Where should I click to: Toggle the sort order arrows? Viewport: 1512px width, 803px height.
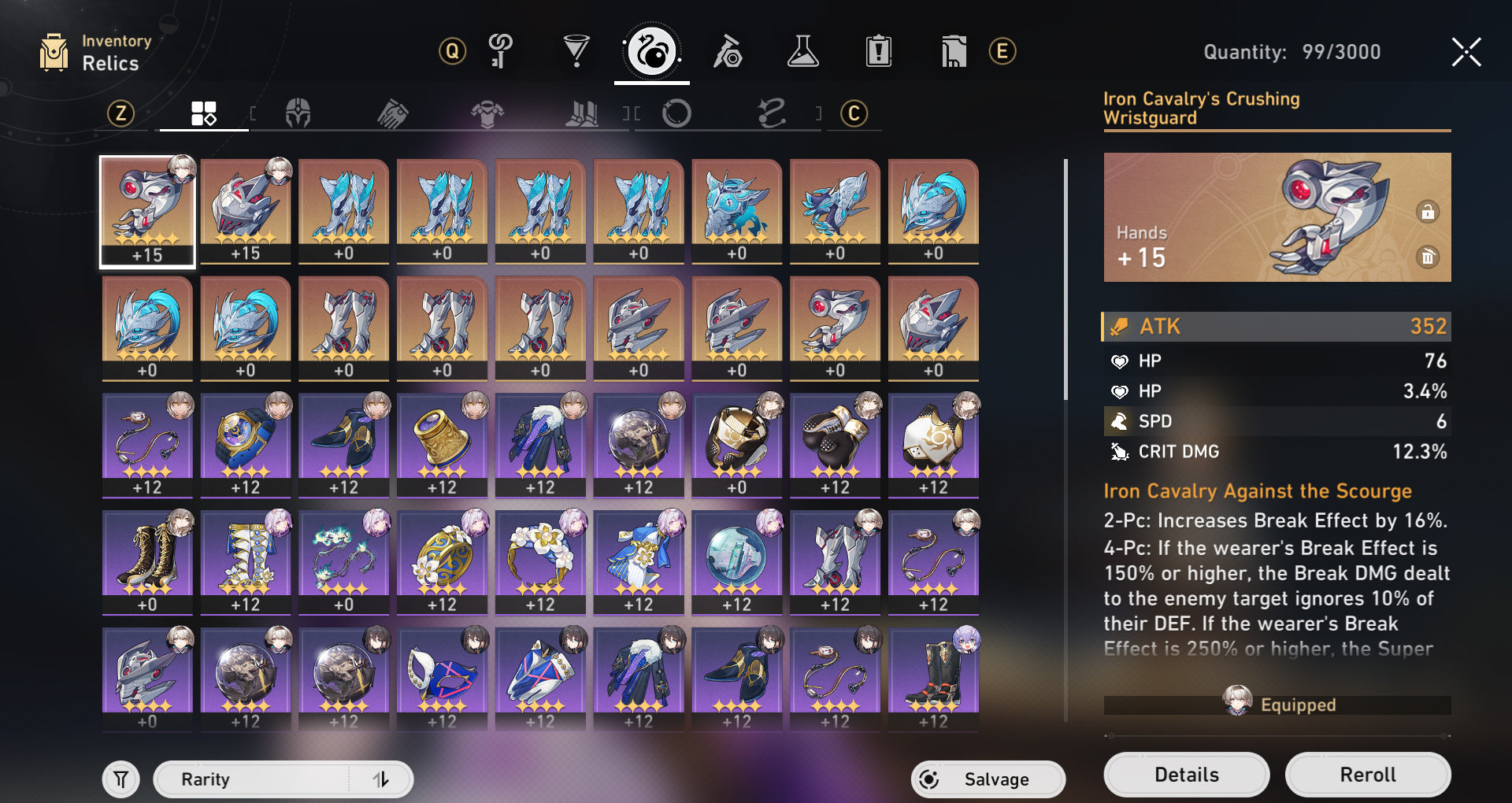coord(381,779)
